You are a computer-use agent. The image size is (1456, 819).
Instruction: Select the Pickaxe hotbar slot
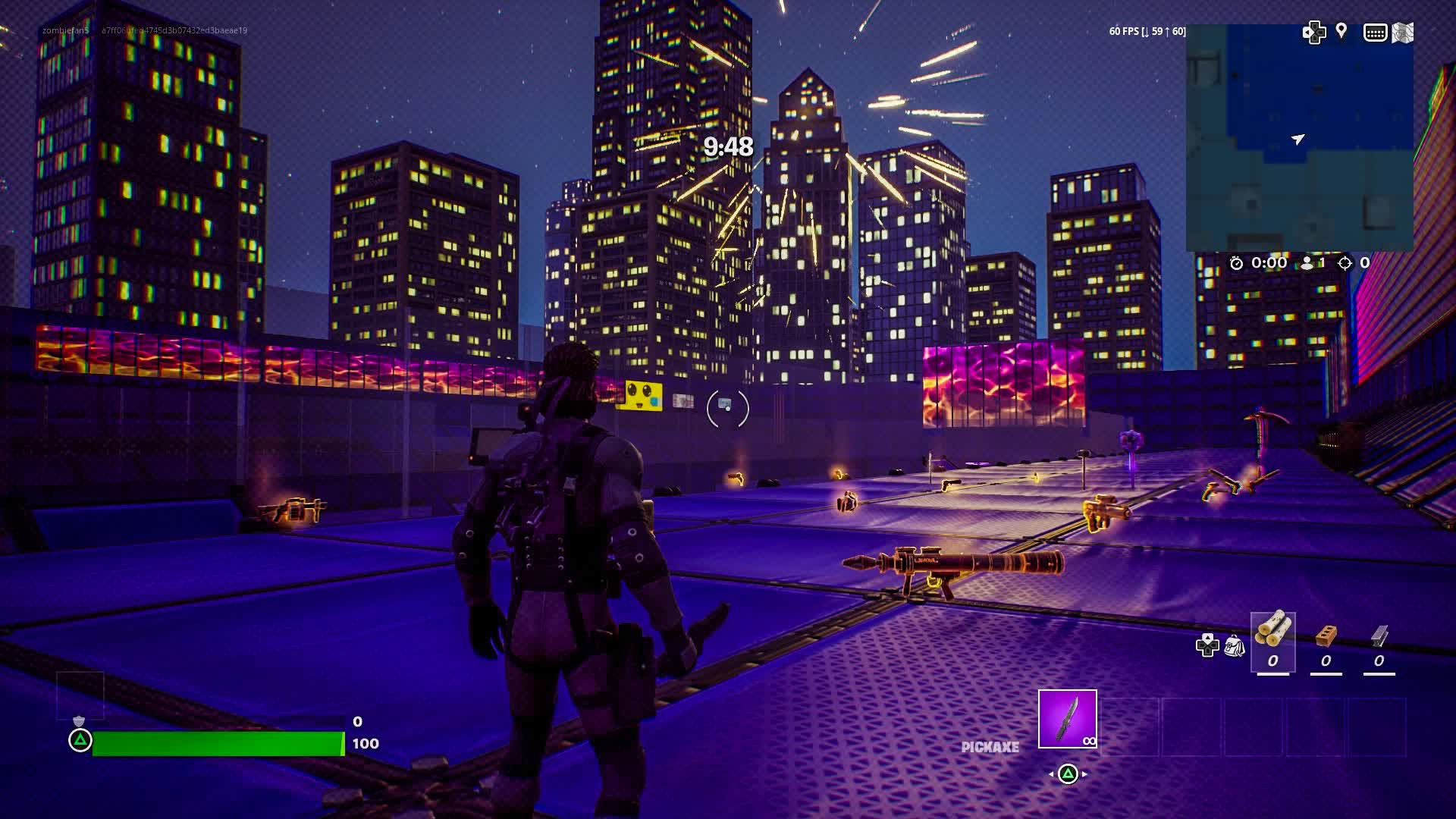click(1067, 717)
